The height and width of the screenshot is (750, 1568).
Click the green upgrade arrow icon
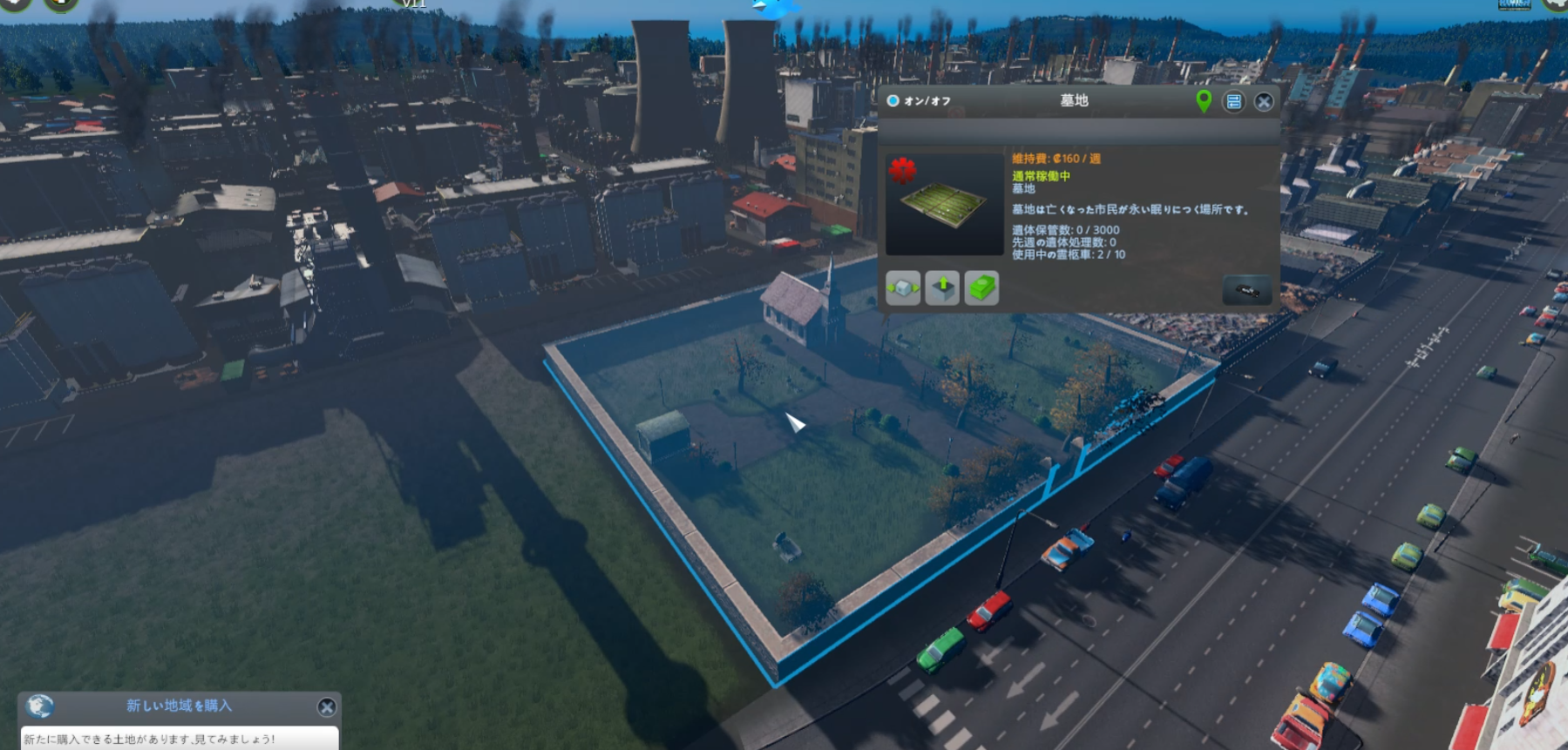[943, 287]
